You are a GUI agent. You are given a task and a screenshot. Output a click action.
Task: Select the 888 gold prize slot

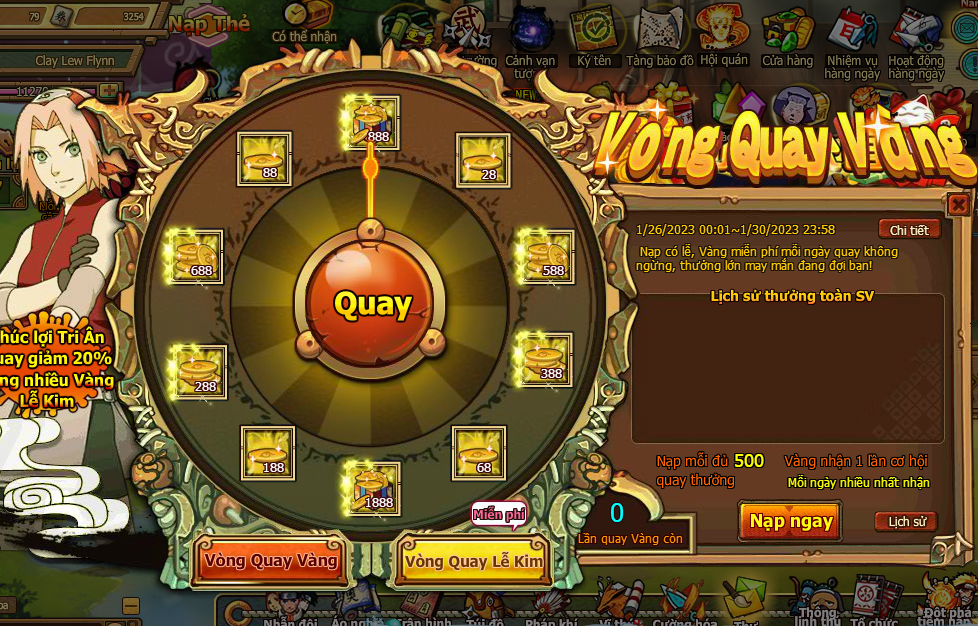[371, 122]
